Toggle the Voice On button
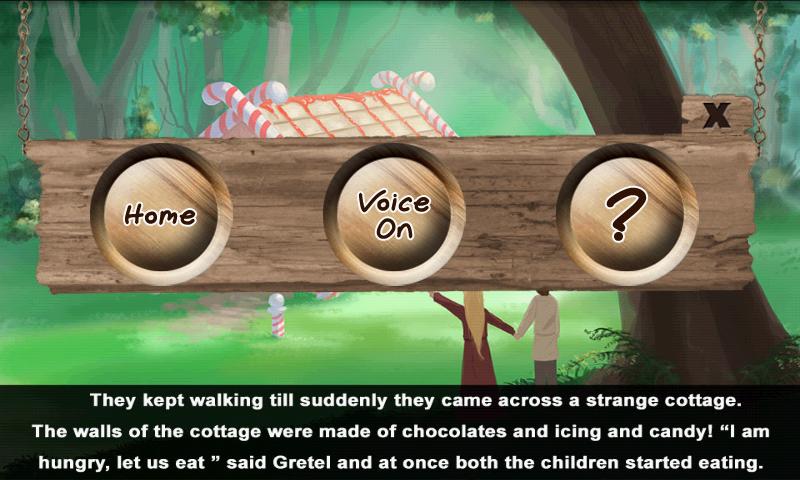The width and height of the screenshot is (800, 480). (x=394, y=214)
